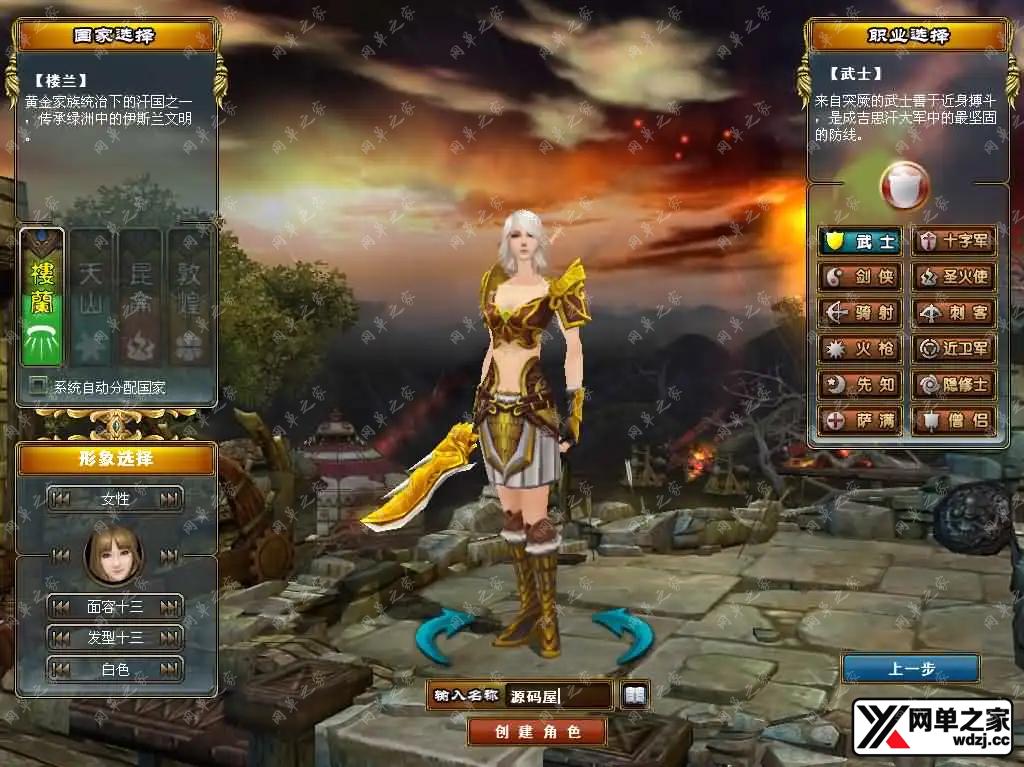Select the 近卫军 class button
The width and height of the screenshot is (1024, 767).
point(954,349)
